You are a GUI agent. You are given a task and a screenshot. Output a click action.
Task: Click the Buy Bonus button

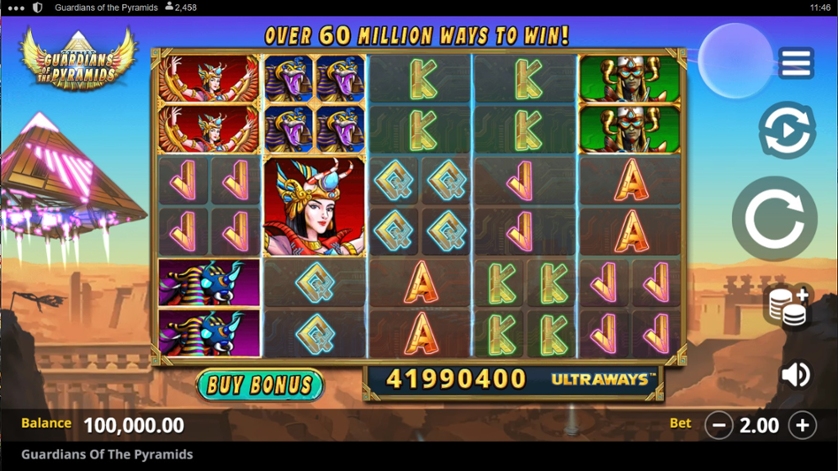(260, 384)
